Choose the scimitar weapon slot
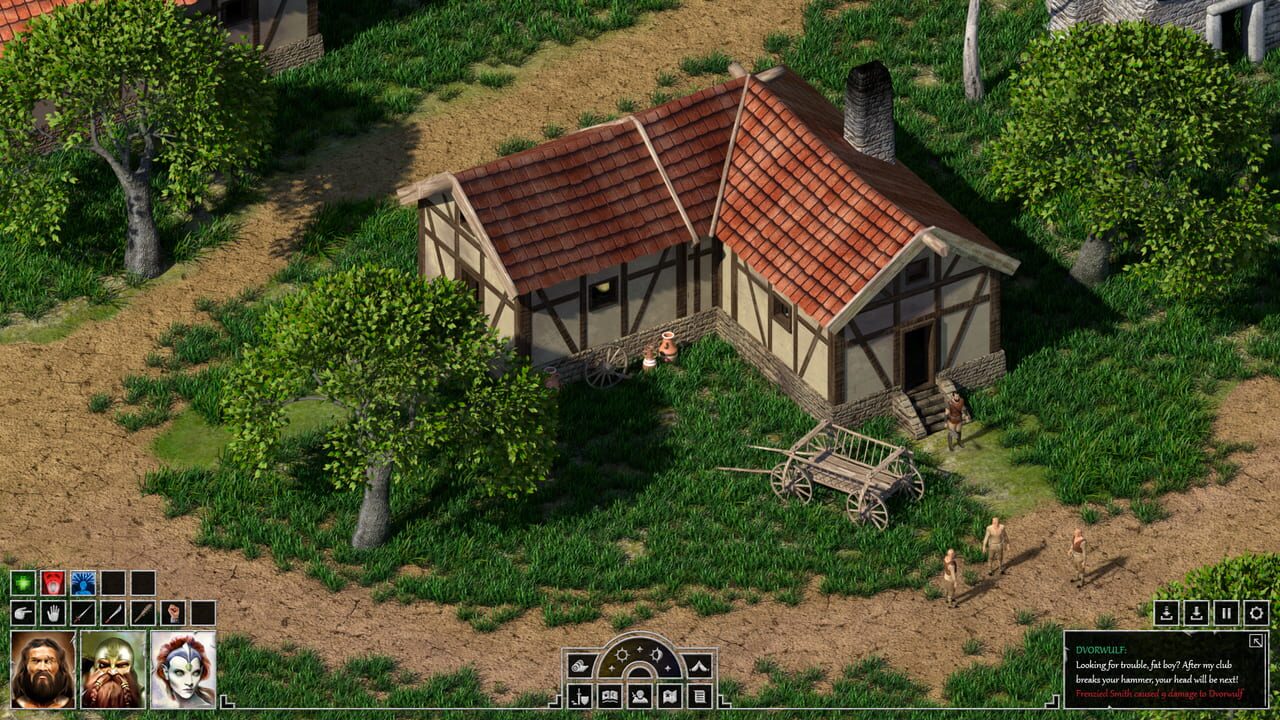The height and width of the screenshot is (720, 1280). 113,613
